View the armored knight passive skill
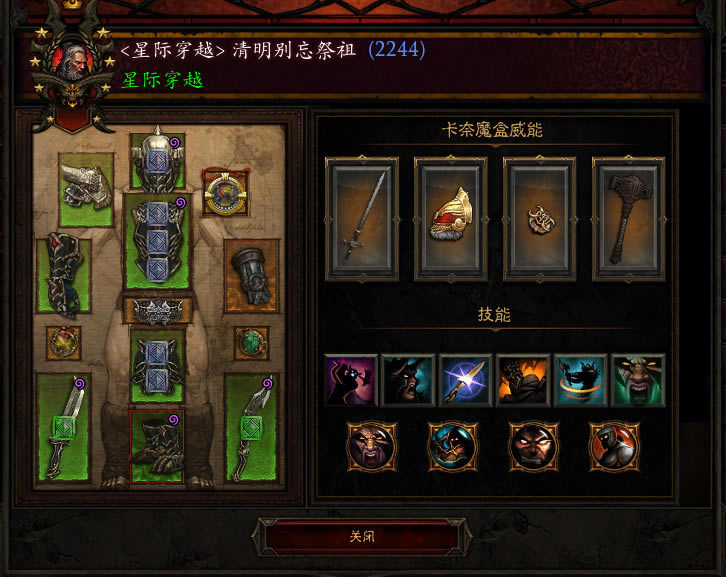The height and width of the screenshot is (577, 726). (612, 445)
